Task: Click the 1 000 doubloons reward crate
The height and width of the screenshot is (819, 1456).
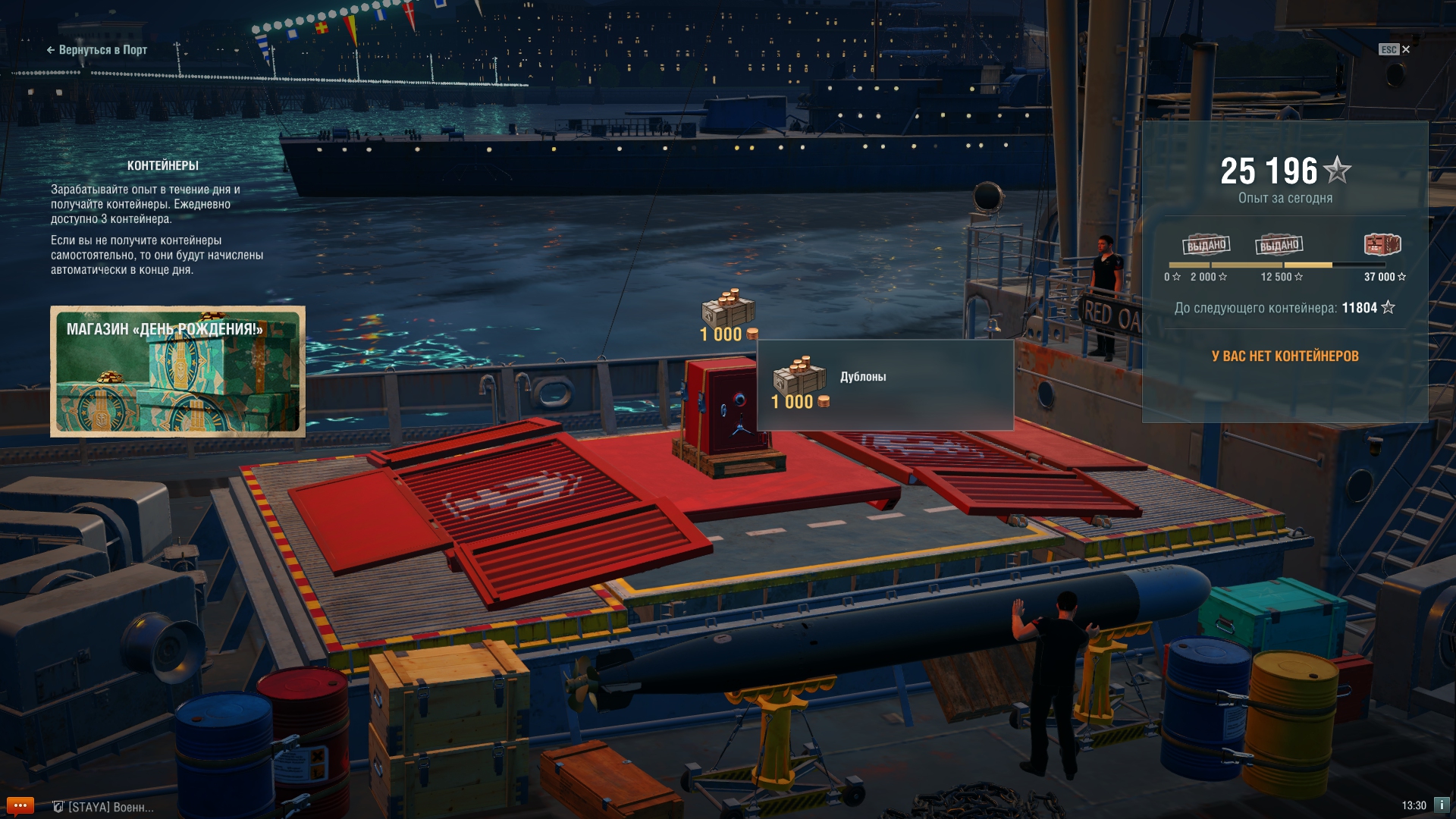Action: tap(728, 309)
